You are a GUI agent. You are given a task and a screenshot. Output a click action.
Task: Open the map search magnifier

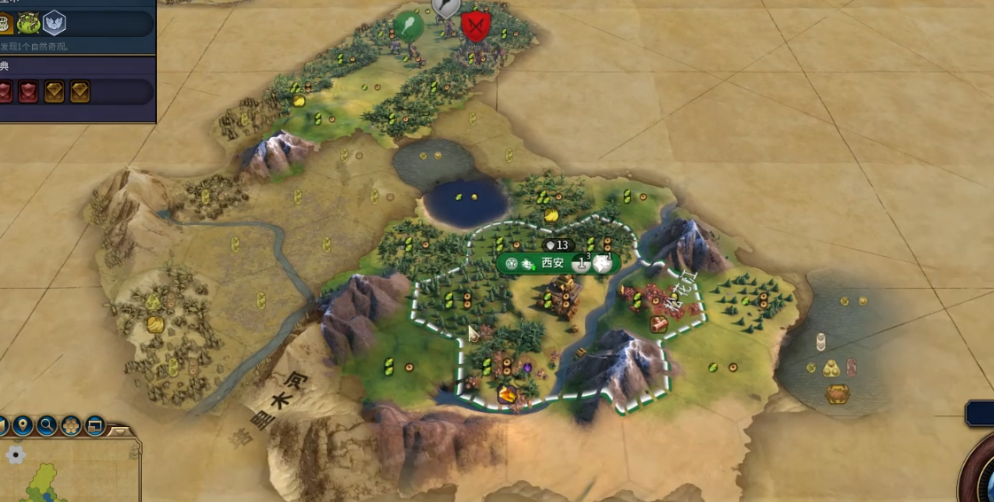46,426
